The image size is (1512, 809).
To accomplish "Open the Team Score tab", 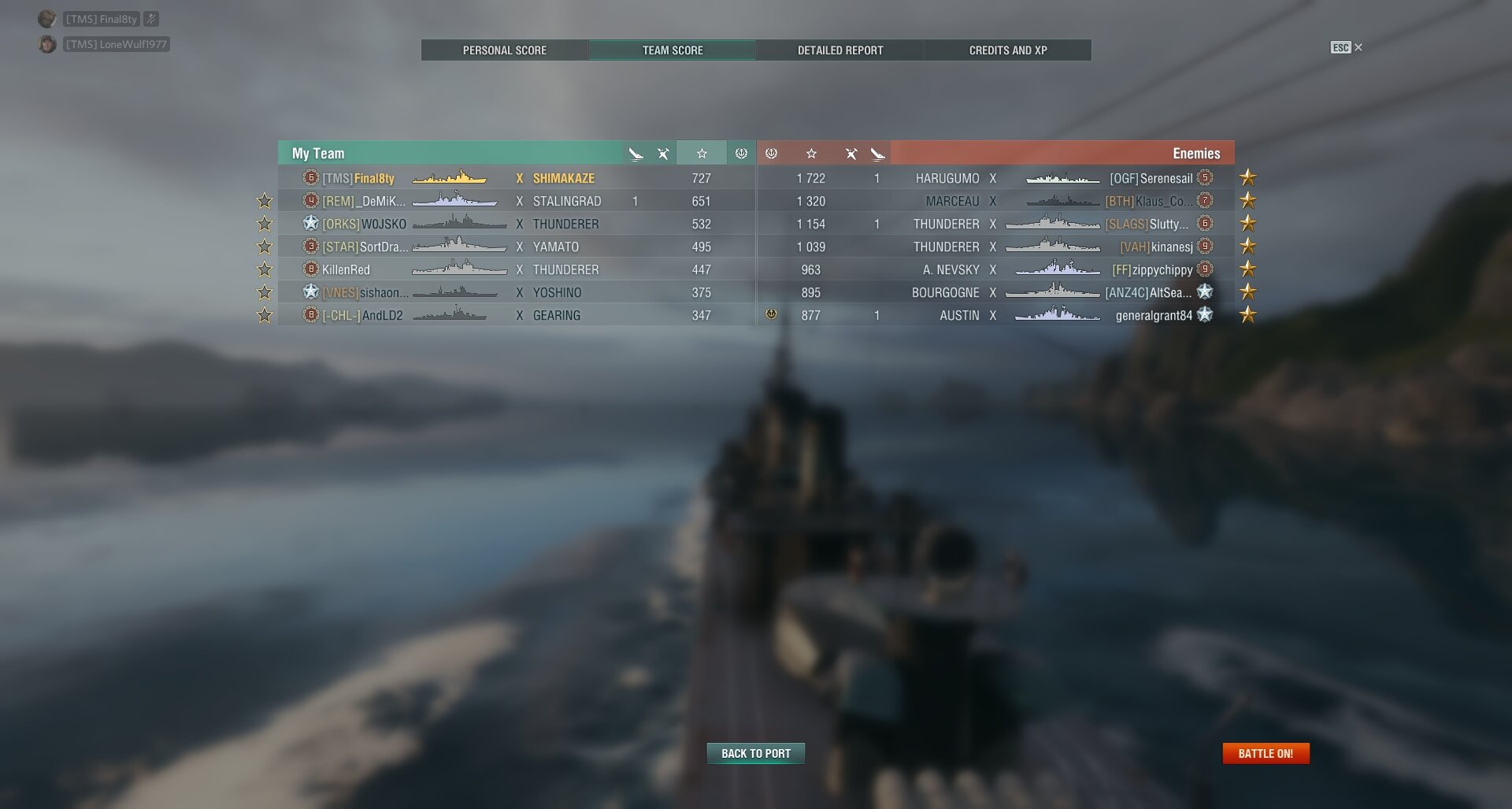I will pyautogui.click(x=672, y=50).
